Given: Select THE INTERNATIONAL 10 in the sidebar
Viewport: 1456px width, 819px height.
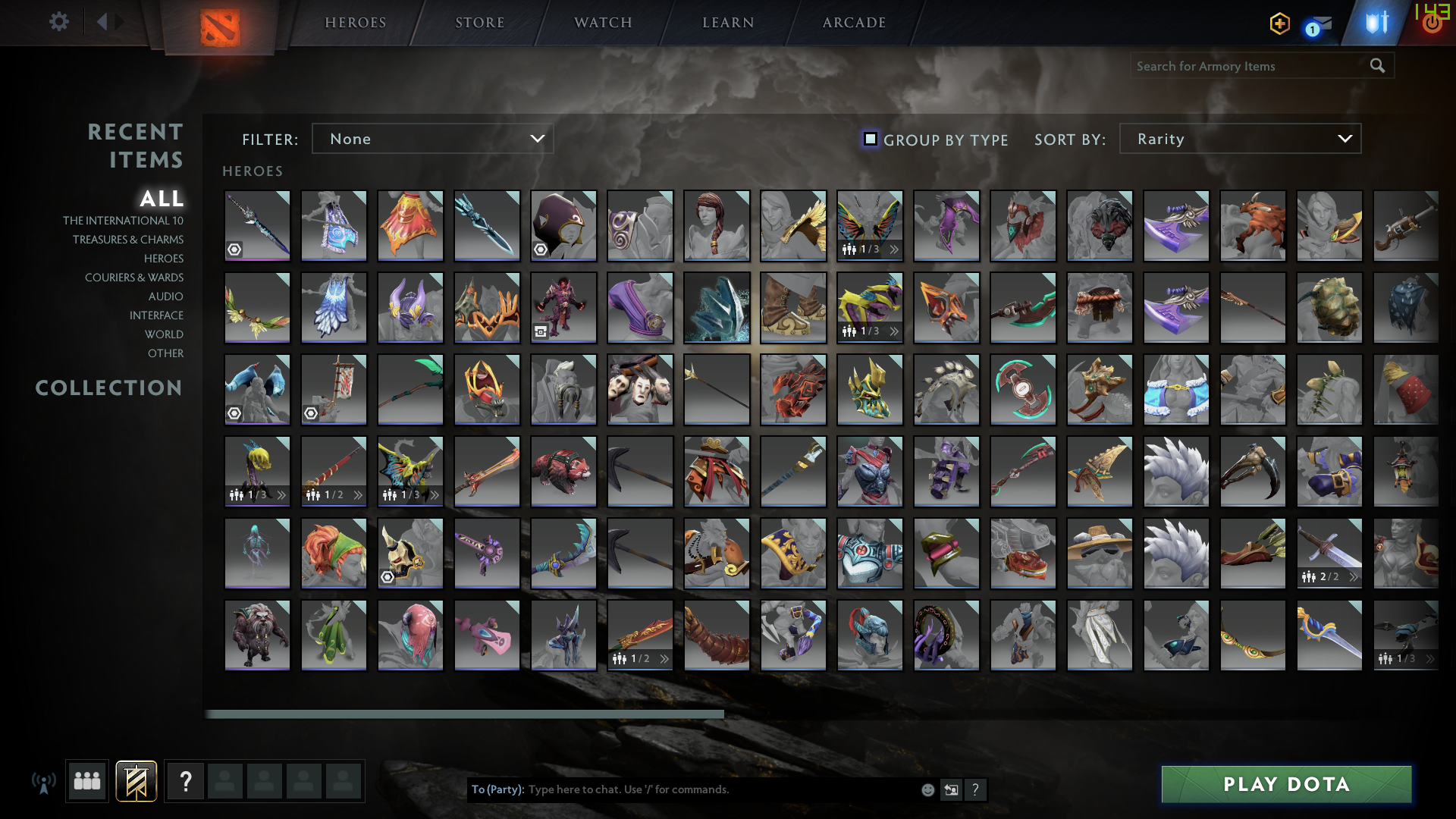Looking at the screenshot, I should pos(124,220).
